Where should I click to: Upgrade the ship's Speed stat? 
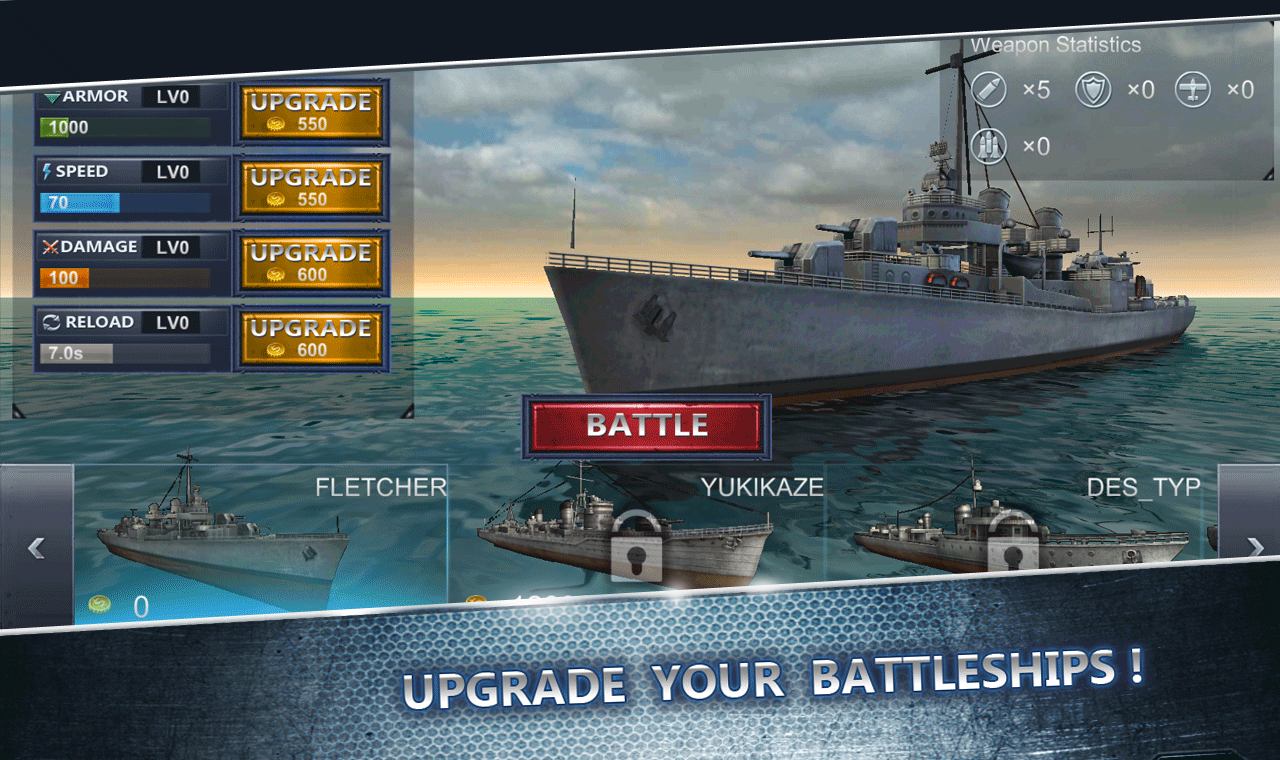tap(310, 187)
